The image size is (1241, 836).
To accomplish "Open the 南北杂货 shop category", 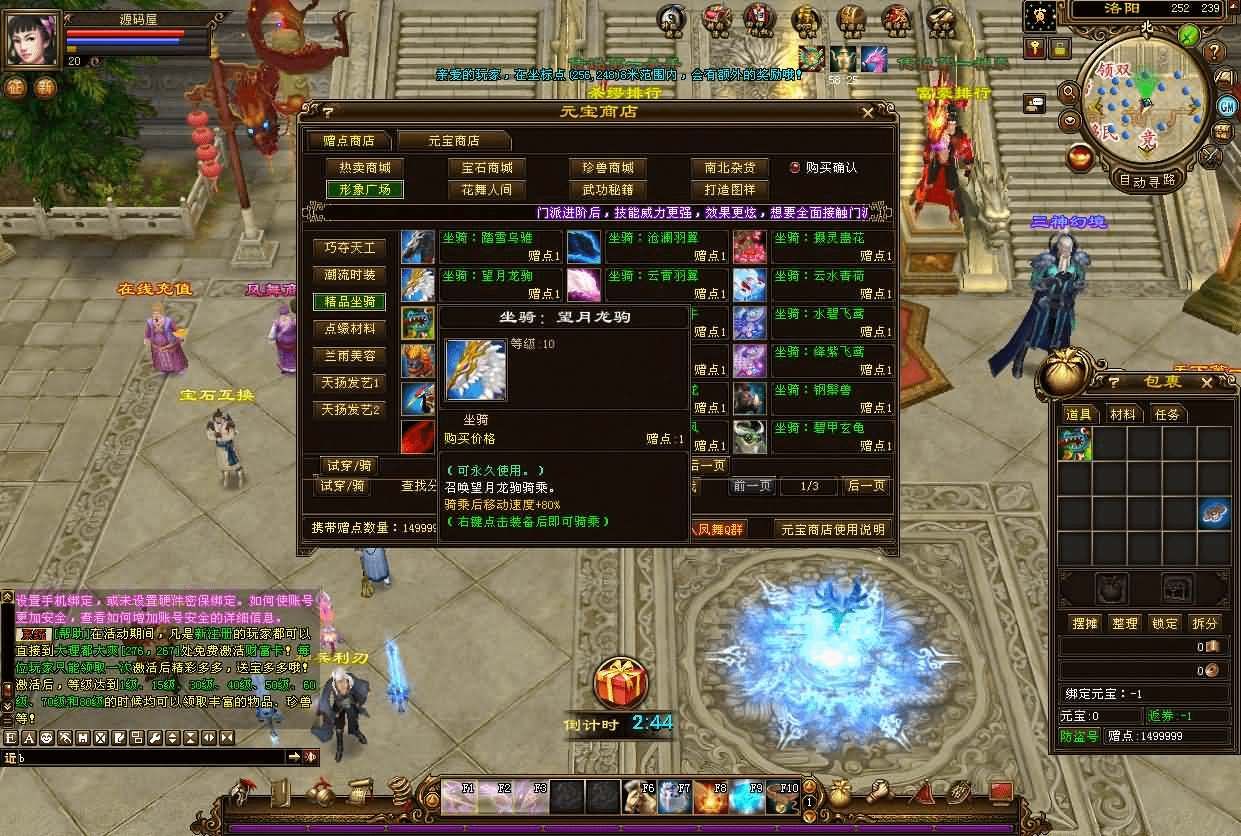I will click(729, 168).
